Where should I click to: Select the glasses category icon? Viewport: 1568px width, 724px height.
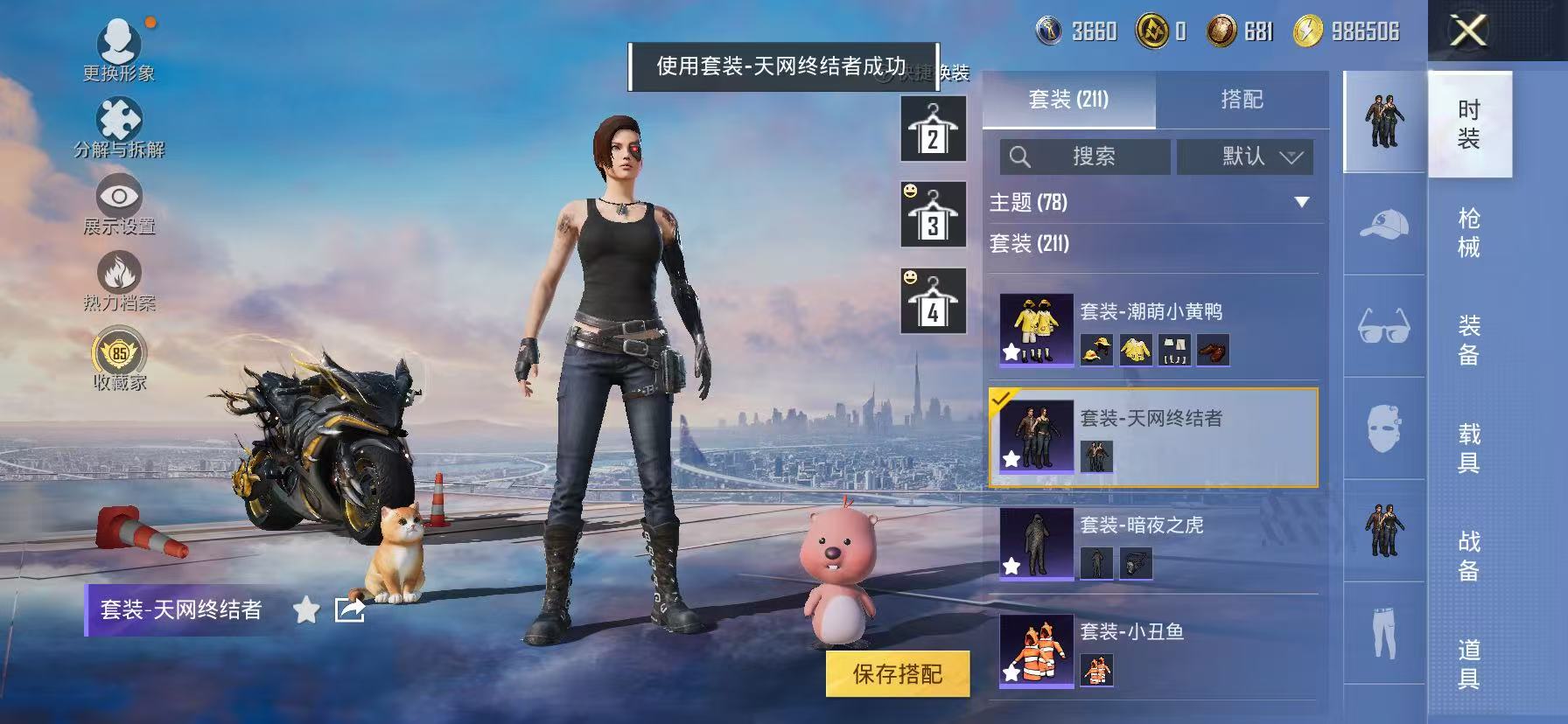(x=1382, y=329)
